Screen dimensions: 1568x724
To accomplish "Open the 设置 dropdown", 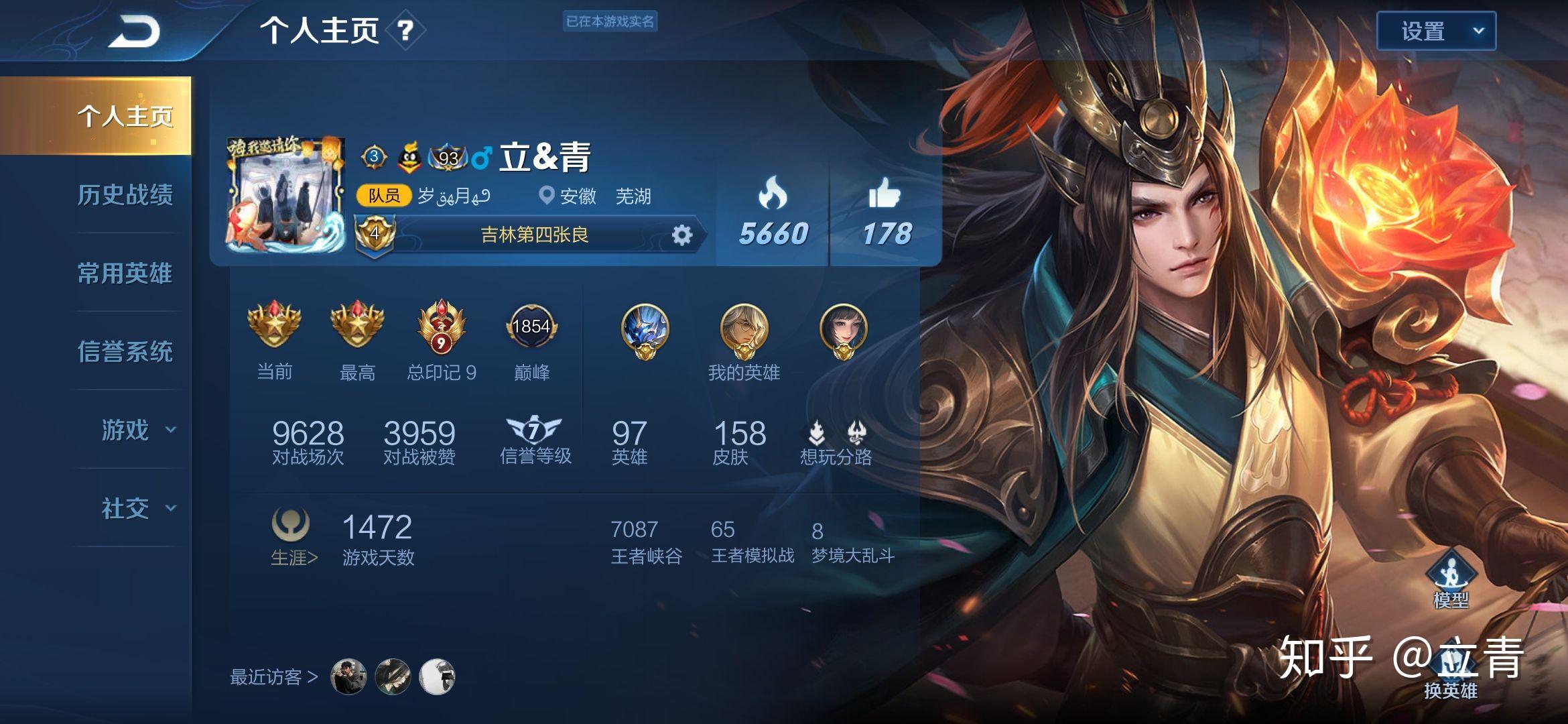I will click(1435, 31).
